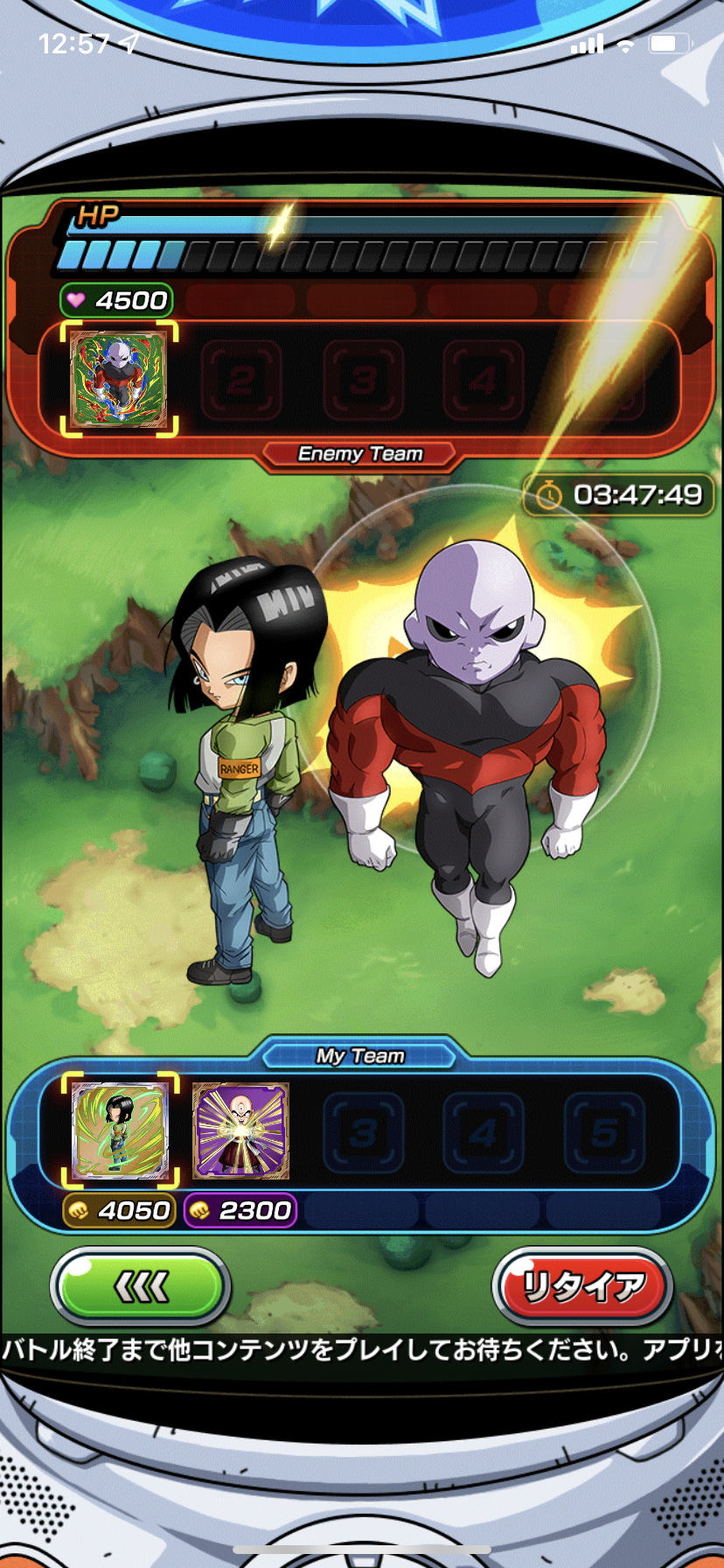Choose the Tien card in My Team
Viewport: 724px width, 1568px height.
click(240, 1130)
